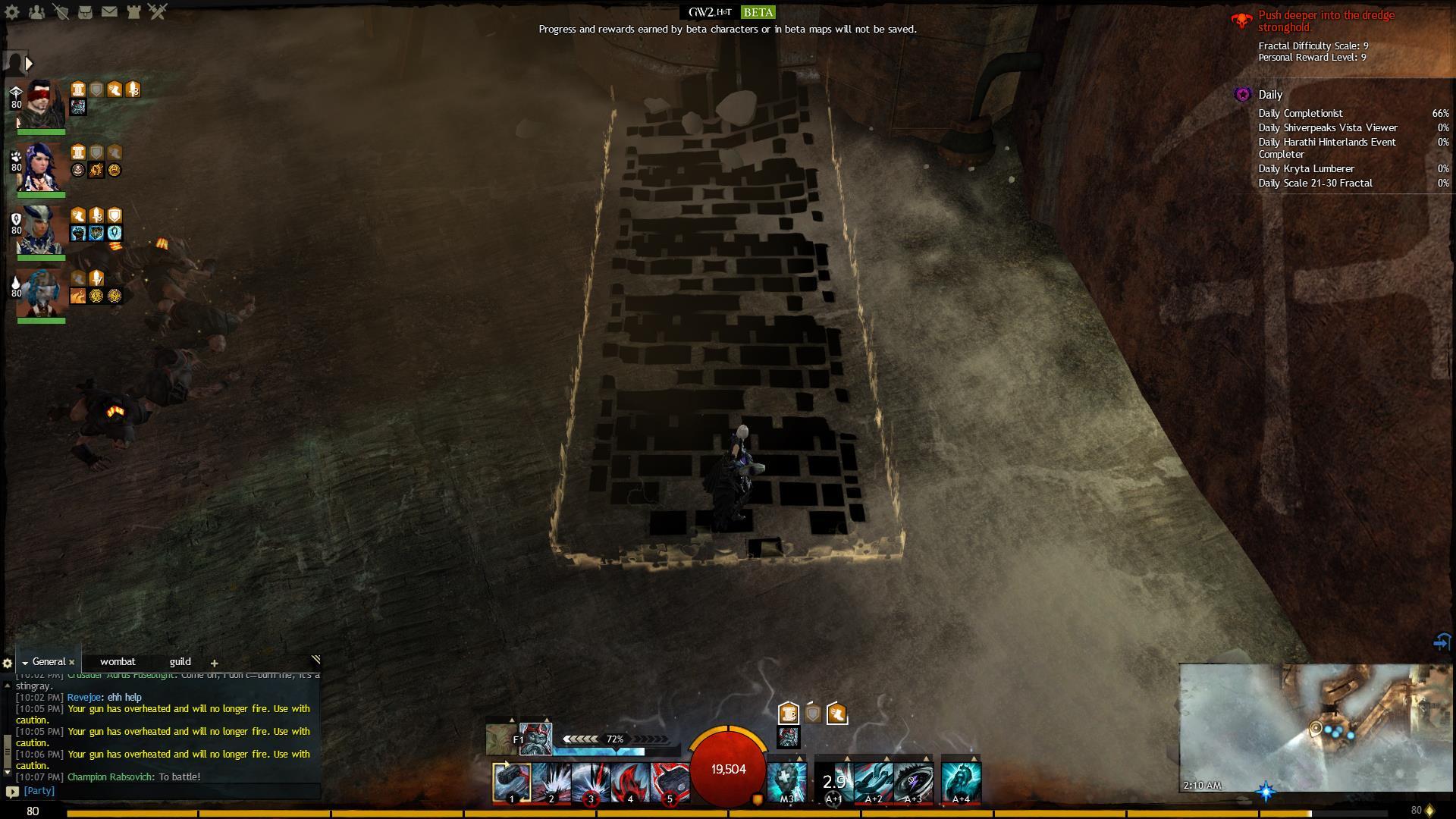The width and height of the screenshot is (1456, 819).
Task: Use weapon skill in slot 4
Action: click(x=630, y=783)
